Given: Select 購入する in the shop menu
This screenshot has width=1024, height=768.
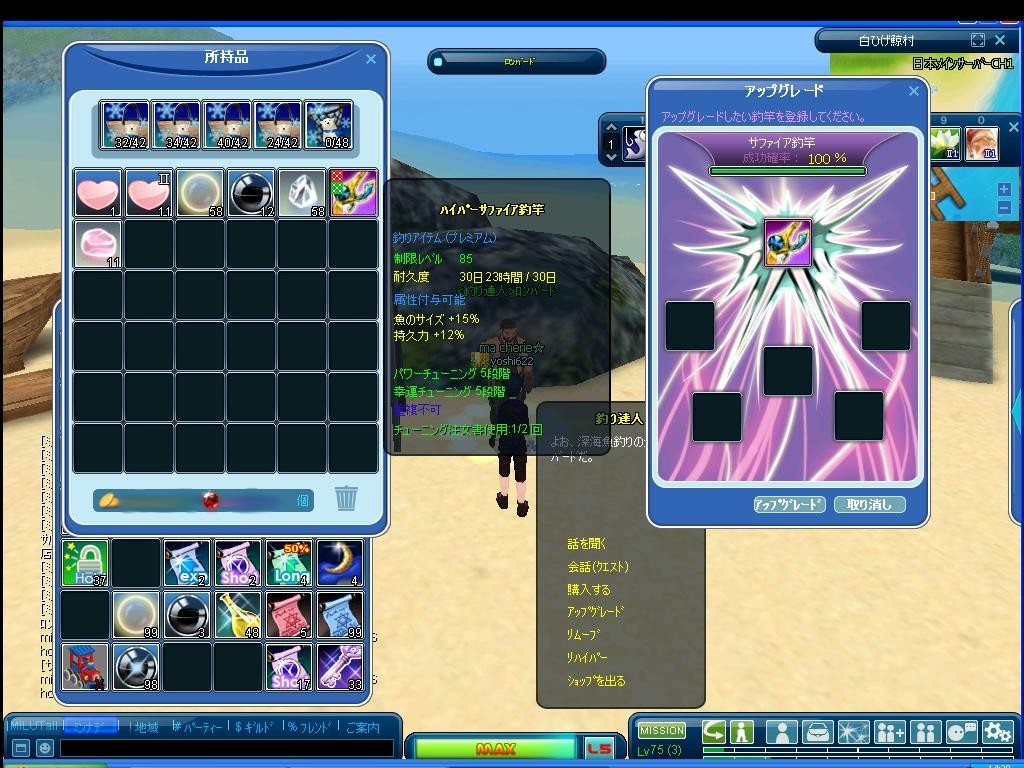Looking at the screenshot, I should (x=589, y=590).
